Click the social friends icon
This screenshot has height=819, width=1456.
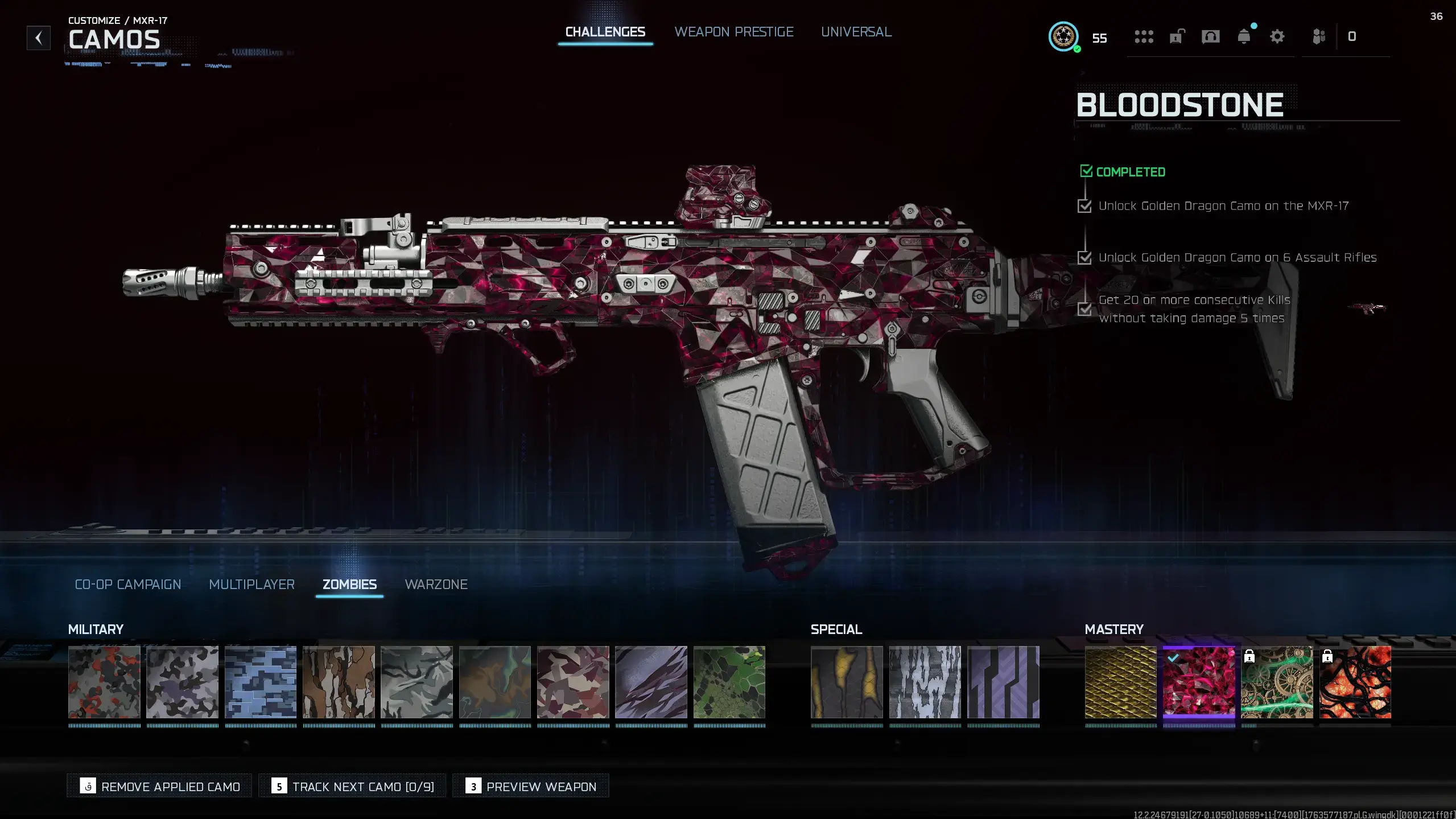click(1319, 37)
